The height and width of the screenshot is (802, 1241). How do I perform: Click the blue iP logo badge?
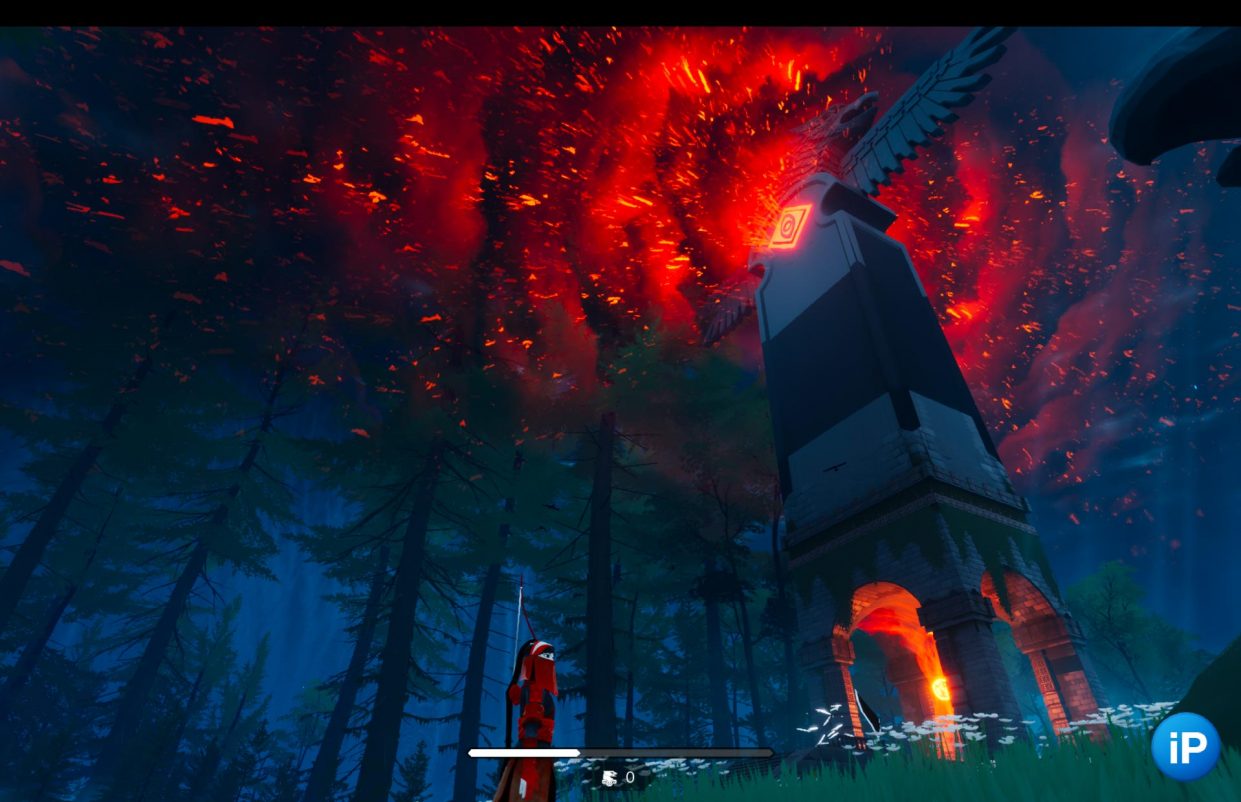1185,746
